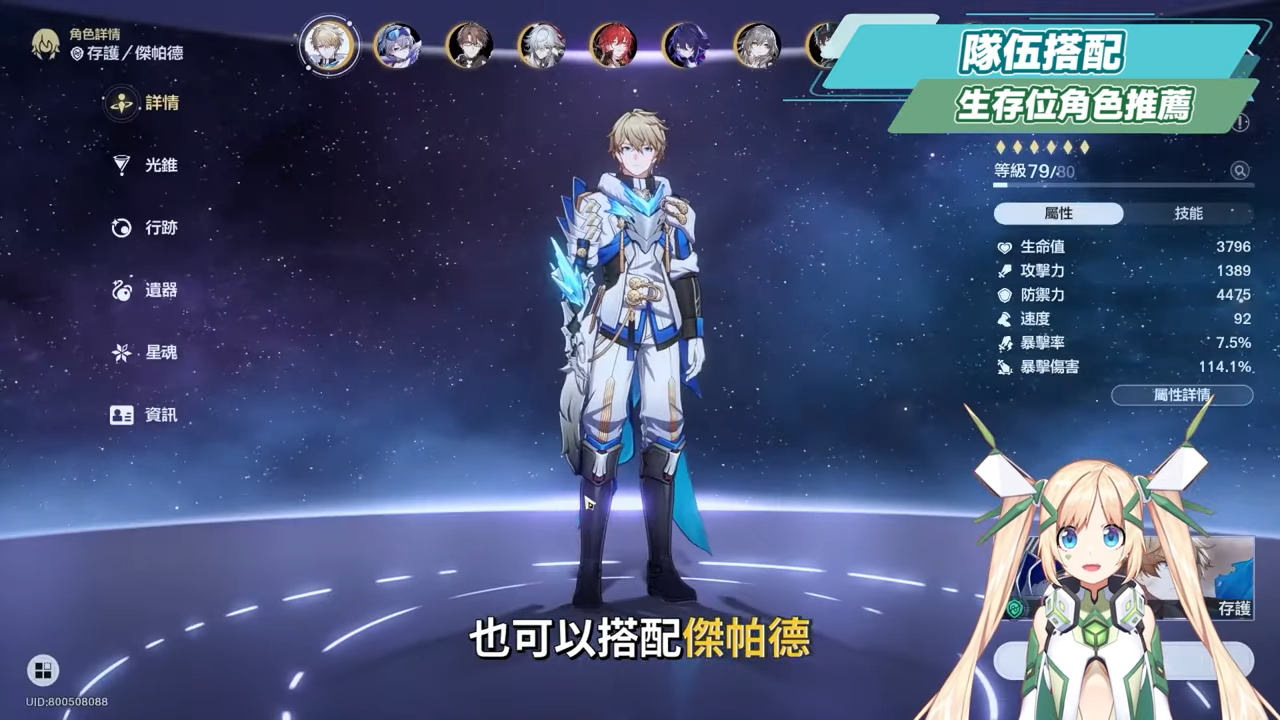This screenshot has height=720, width=1280.
Task: Click the exclamation info icon
Action: coord(1241,123)
